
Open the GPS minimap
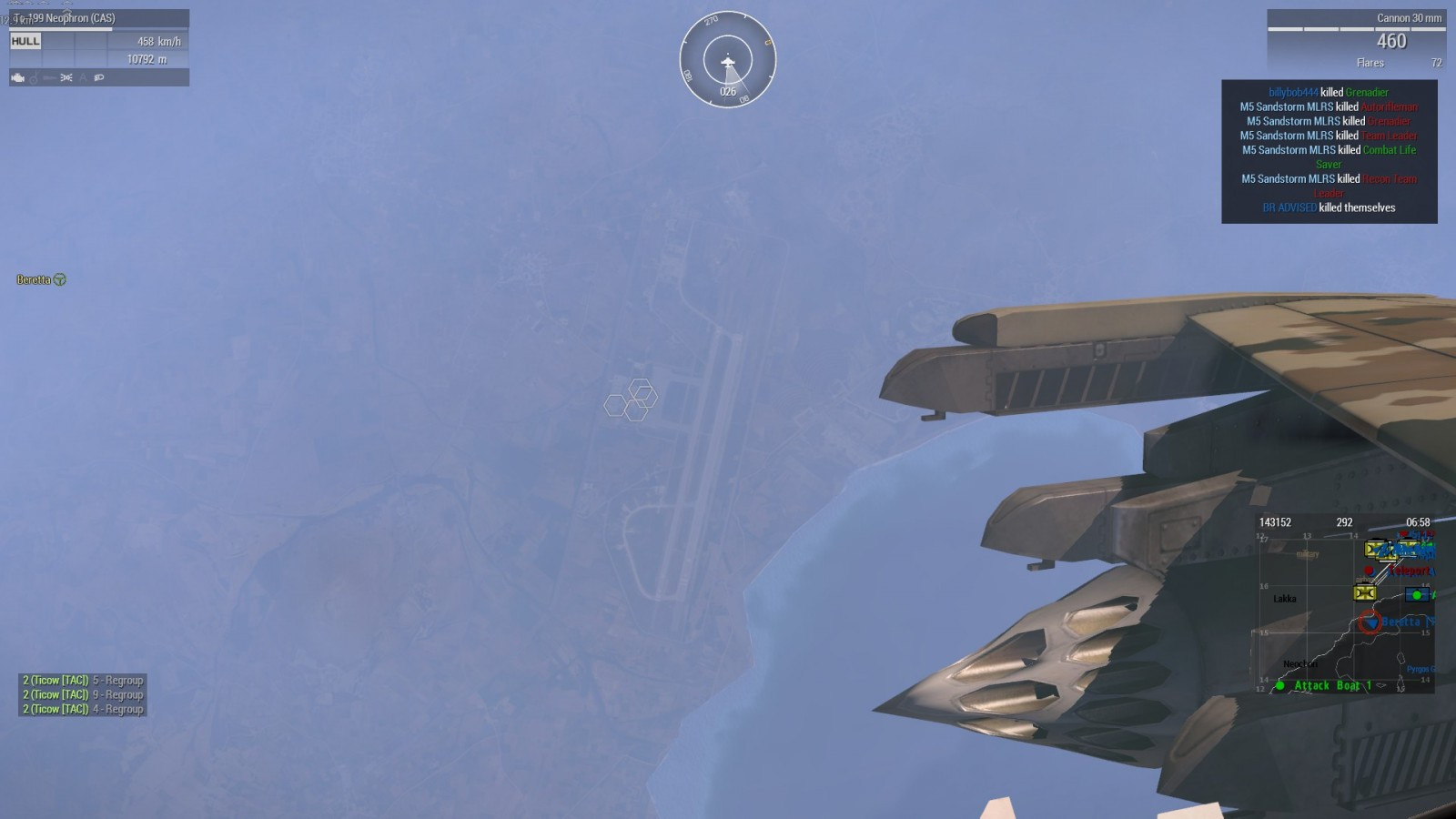[1345, 604]
